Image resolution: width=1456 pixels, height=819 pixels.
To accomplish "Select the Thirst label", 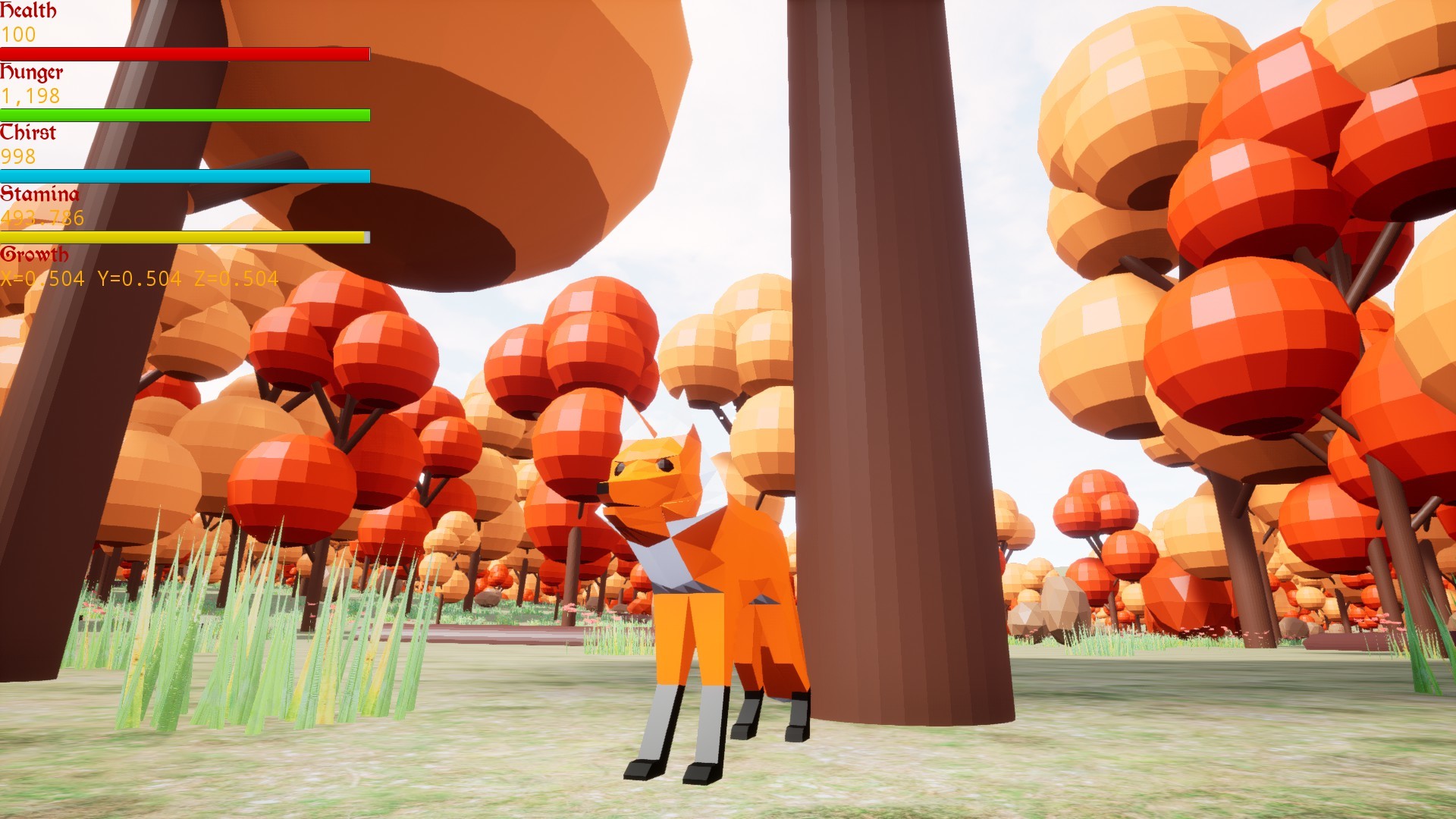I will tap(28, 133).
